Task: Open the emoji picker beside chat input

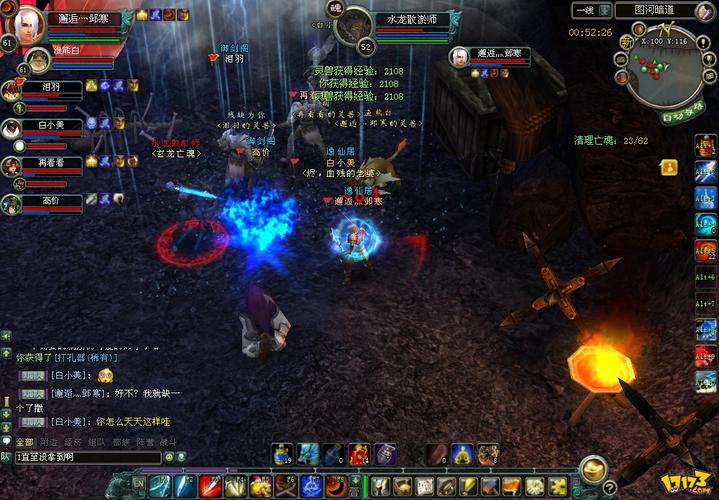Action: 169,457
